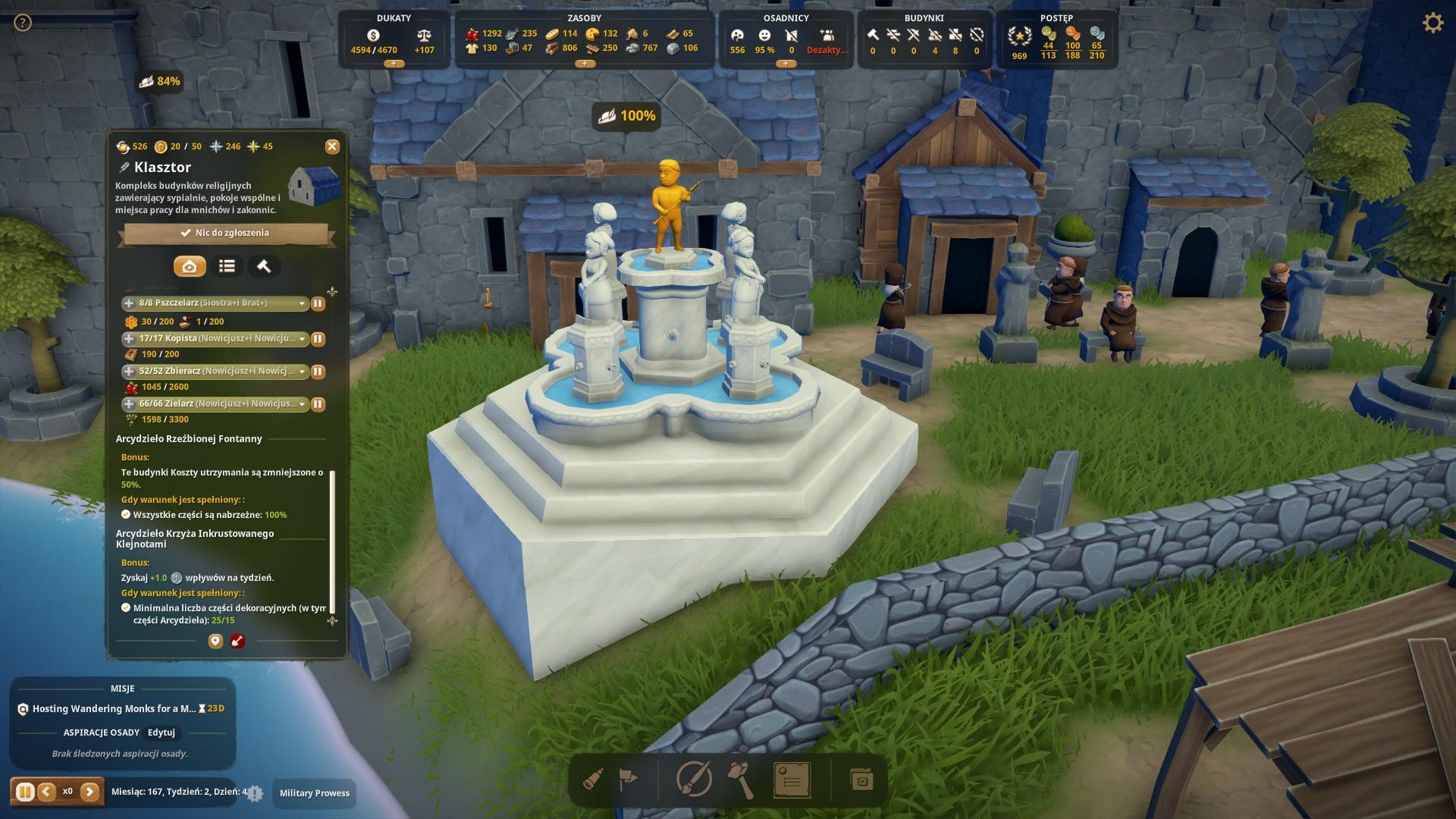
Task: Switch to the hammer tab in Klasztor panel
Action: [264, 266]
